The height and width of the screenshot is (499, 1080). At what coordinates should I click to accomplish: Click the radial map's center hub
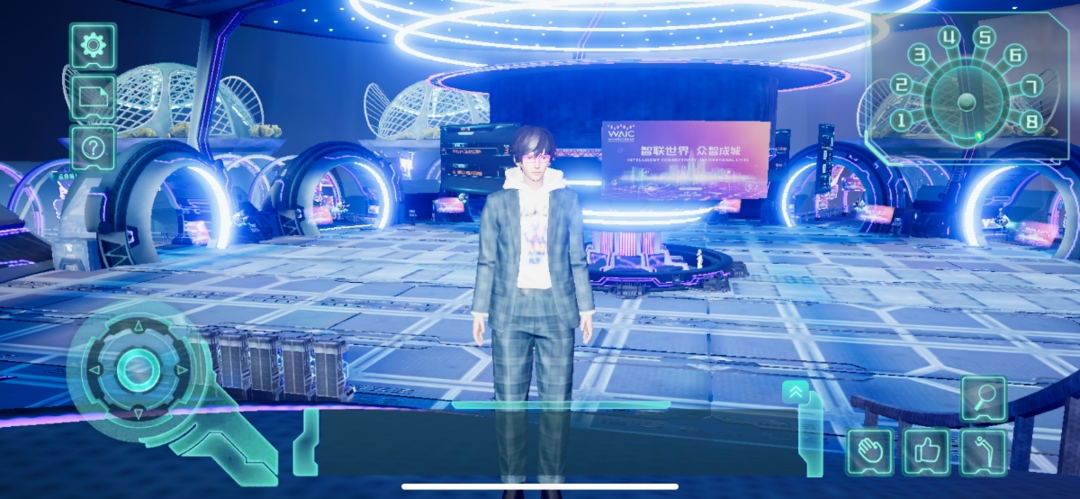click(966, 101)
